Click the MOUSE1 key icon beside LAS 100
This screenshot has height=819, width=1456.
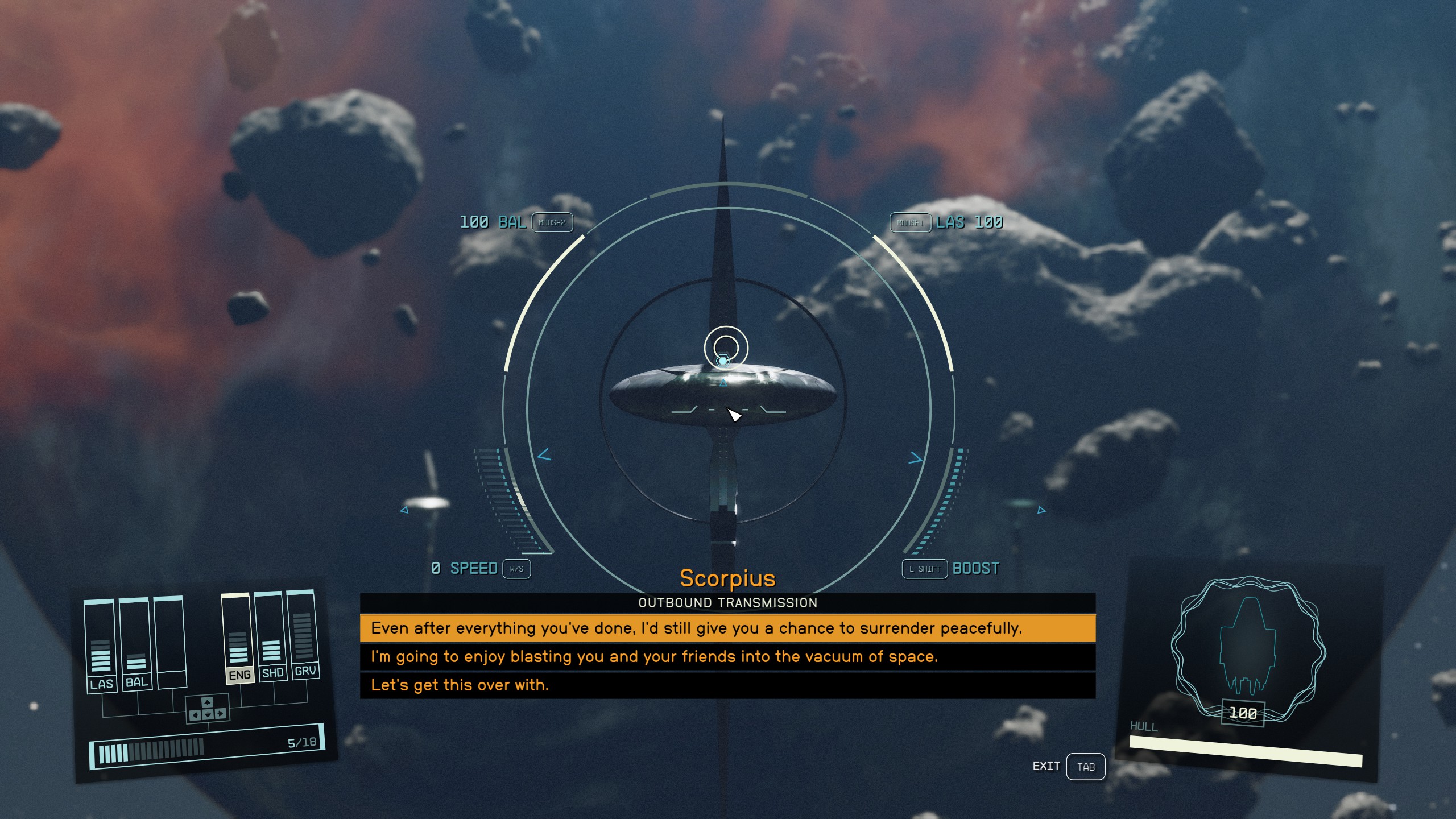pyautogui.click(x=910, y=223)
